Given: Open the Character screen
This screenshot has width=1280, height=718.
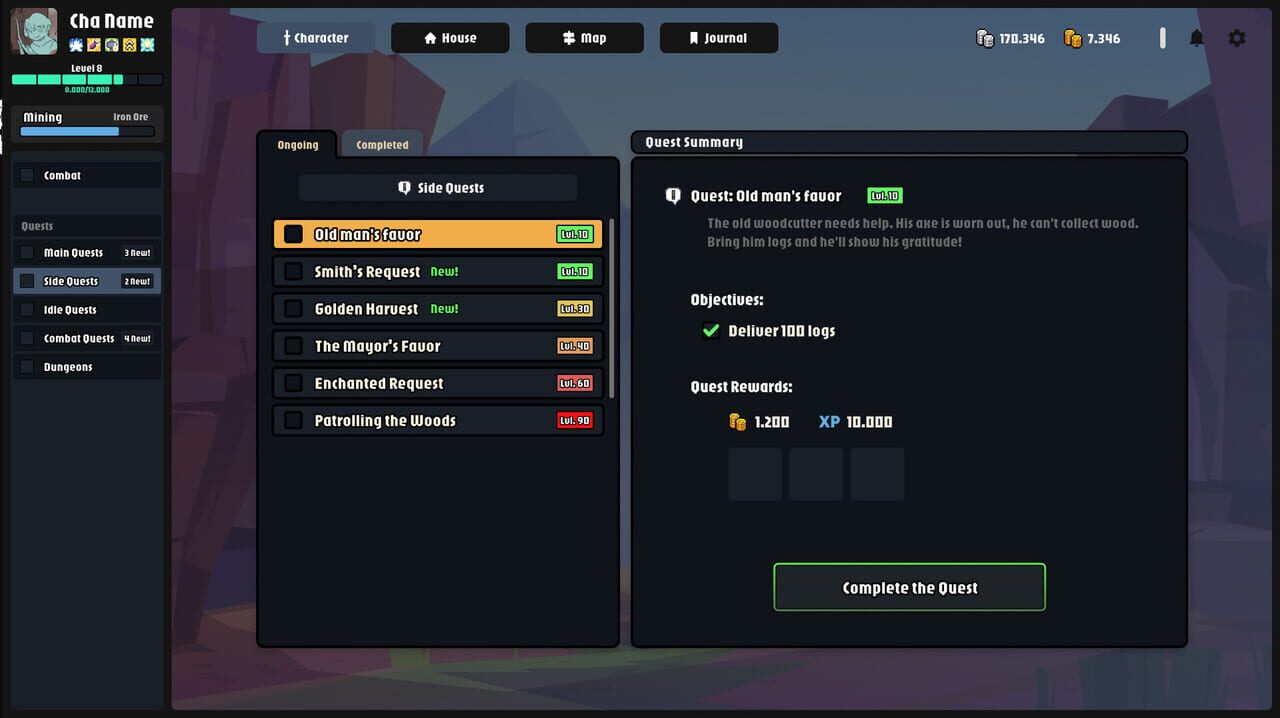Looking at the screenshot, I should click(x=315, y=38).
